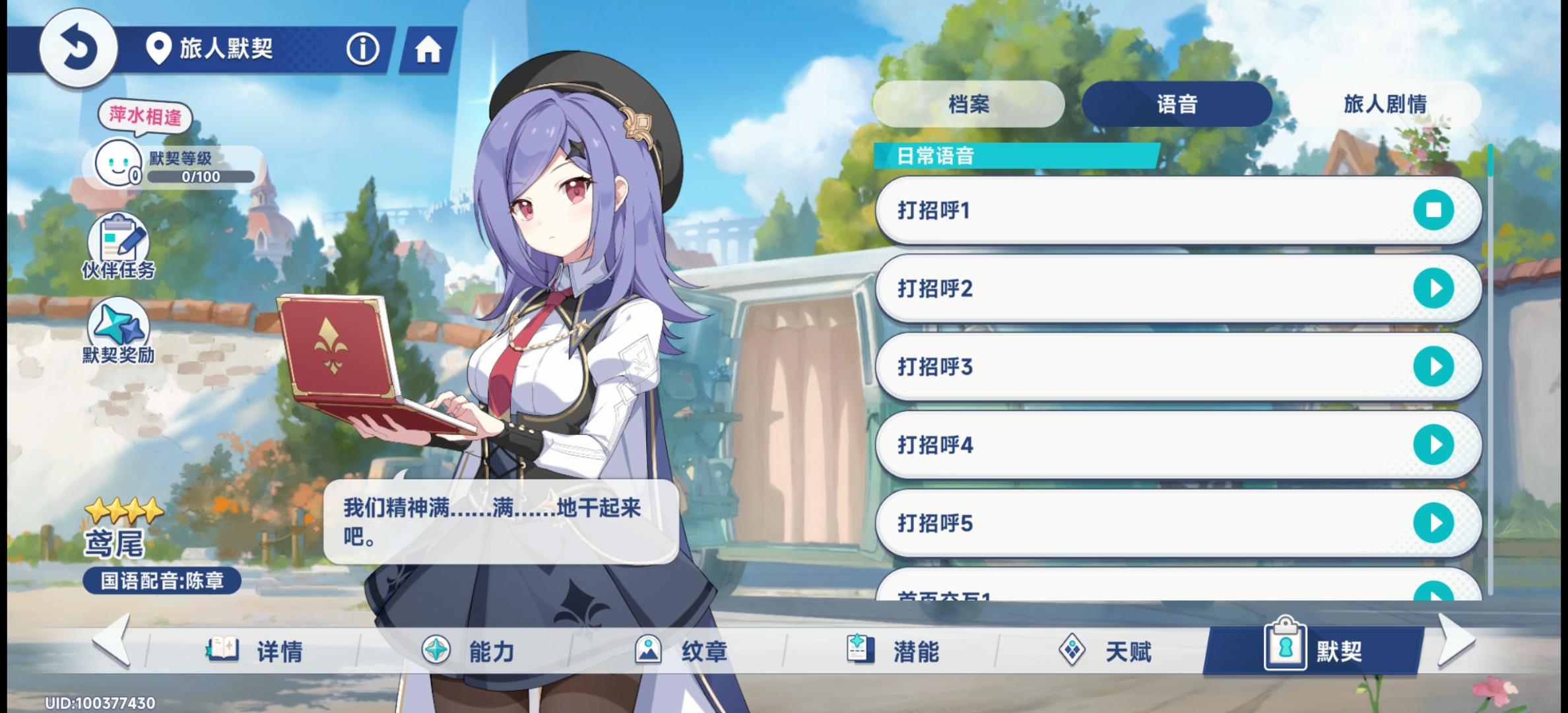
Task: Return home via the house icon
Action: coord(429,48)
